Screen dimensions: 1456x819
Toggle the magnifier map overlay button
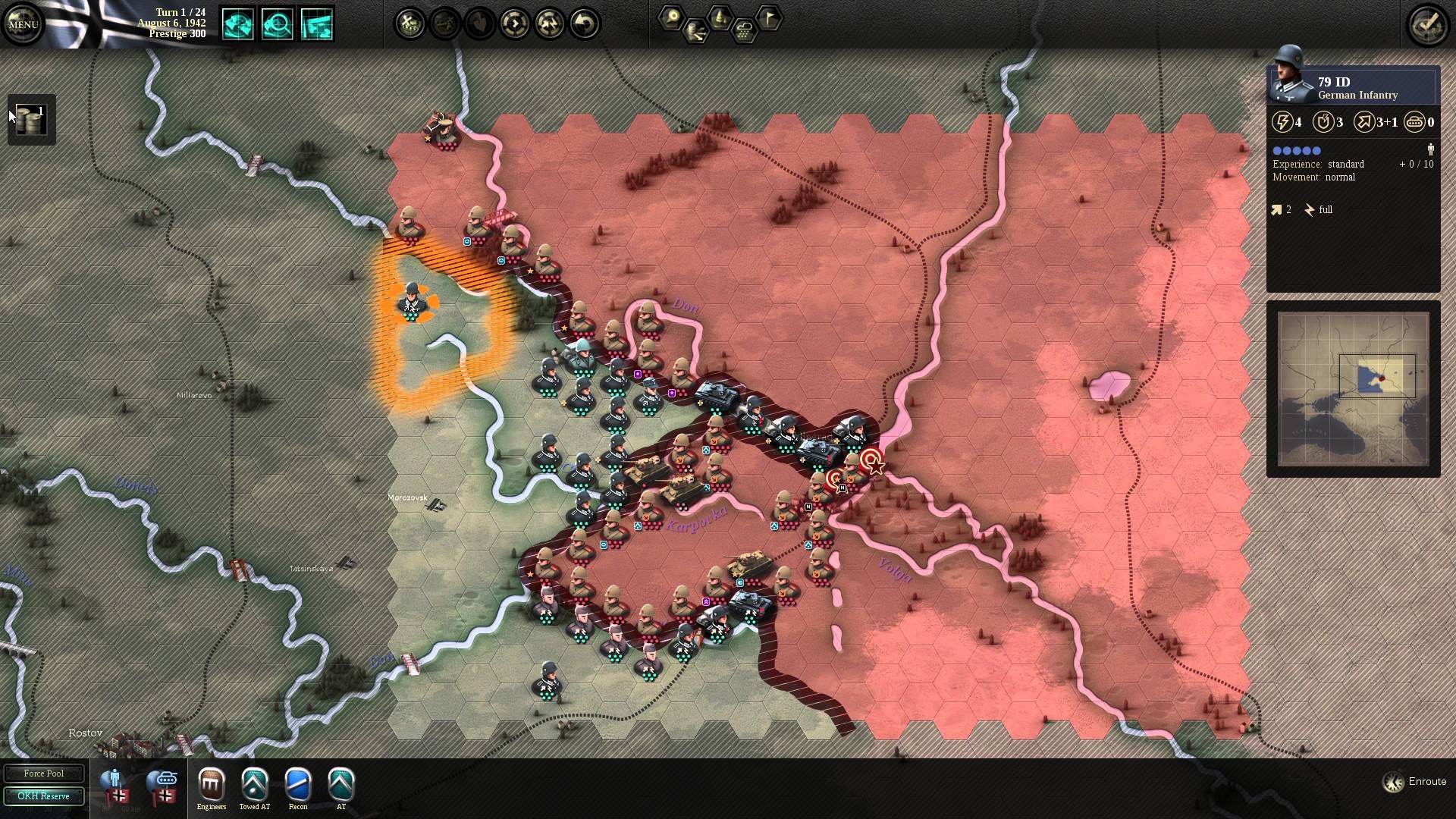(278, 24)
